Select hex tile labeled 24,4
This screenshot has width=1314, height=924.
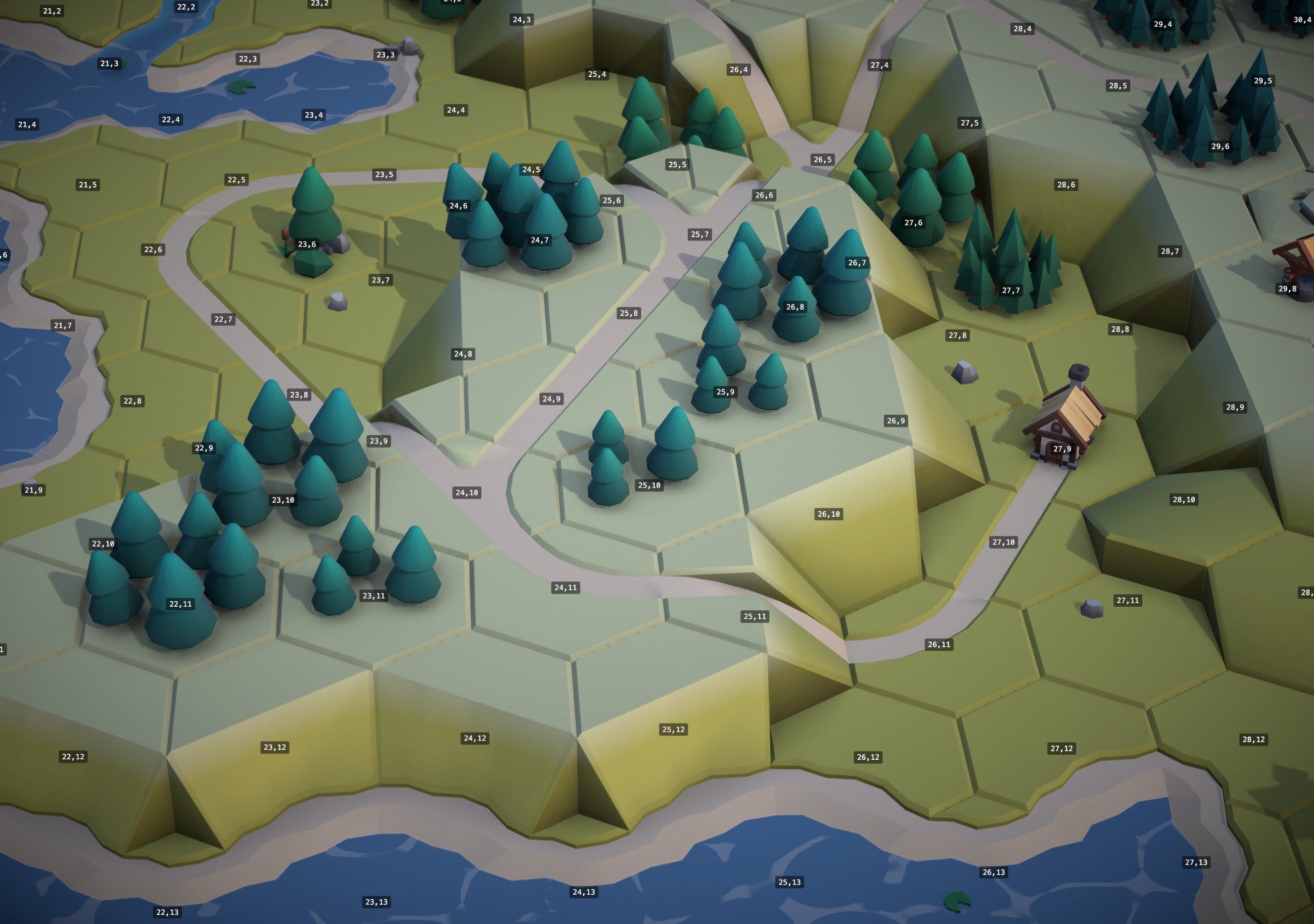455,110
